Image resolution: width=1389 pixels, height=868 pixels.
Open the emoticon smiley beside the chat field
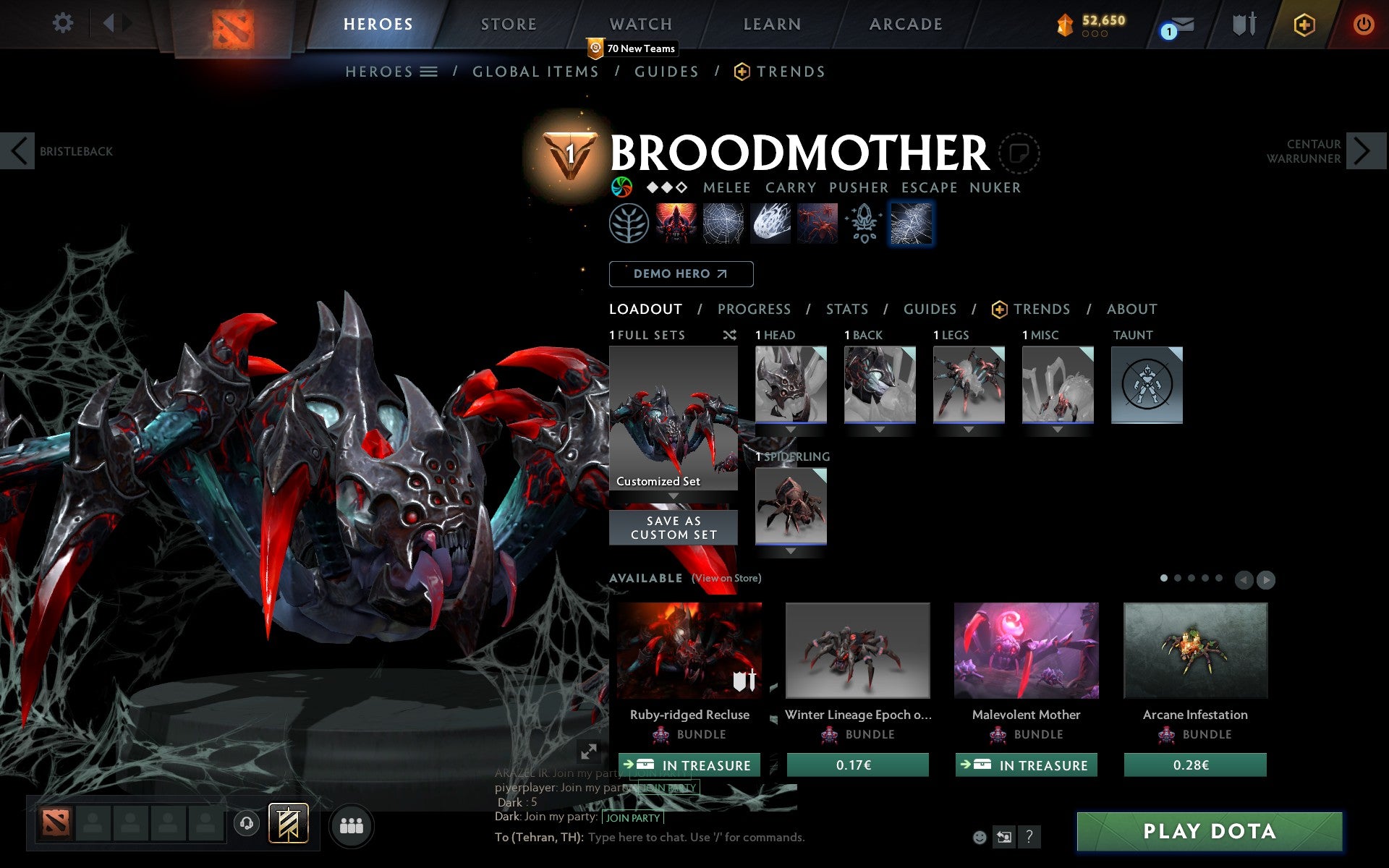pyautogui.click(x=981, y=837)
